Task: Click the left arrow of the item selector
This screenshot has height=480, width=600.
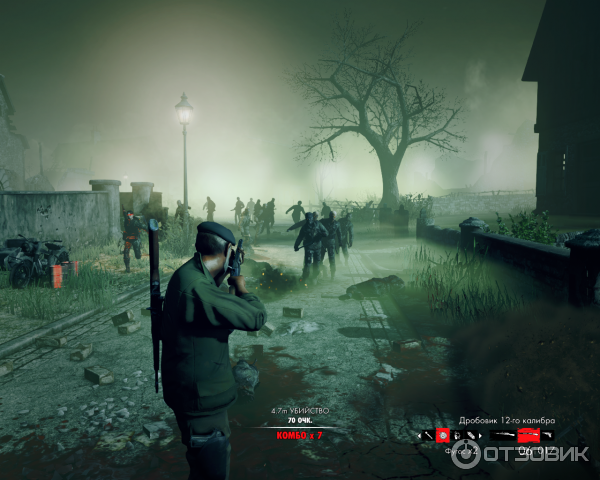Action: (x=419, y=435)
